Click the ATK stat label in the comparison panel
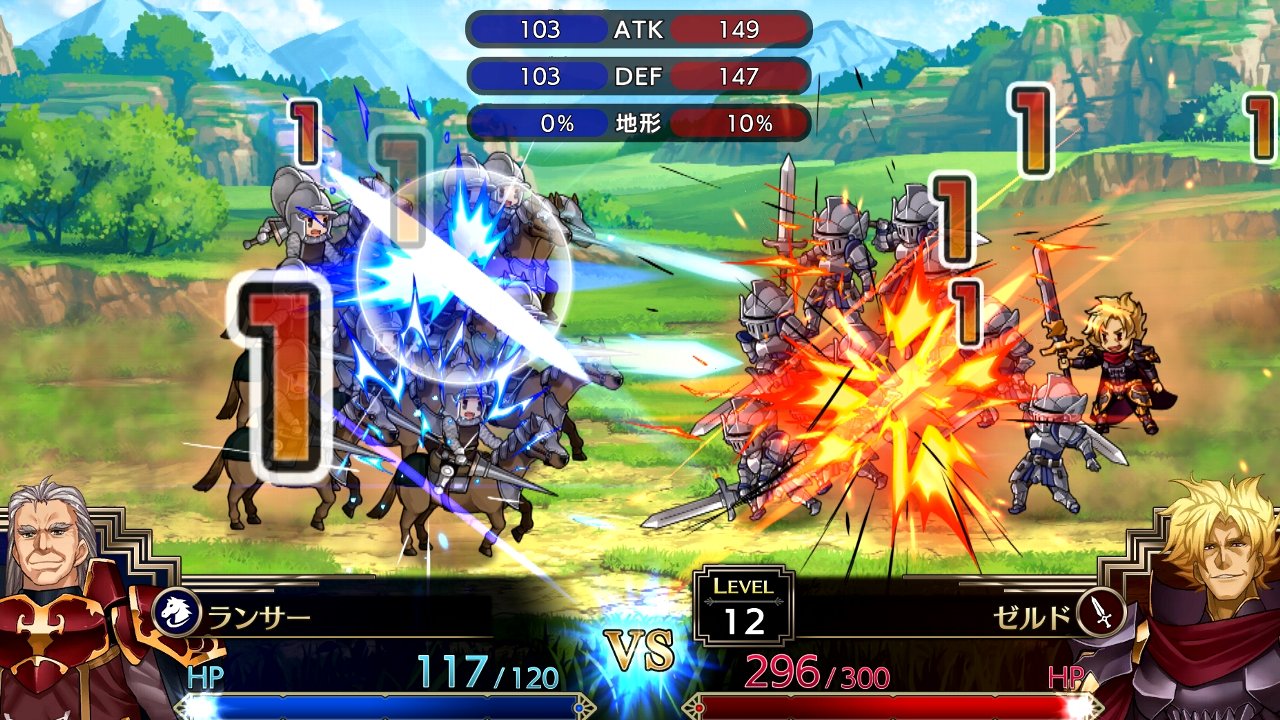Screen dimensions: 1280x720 (640, 30)
